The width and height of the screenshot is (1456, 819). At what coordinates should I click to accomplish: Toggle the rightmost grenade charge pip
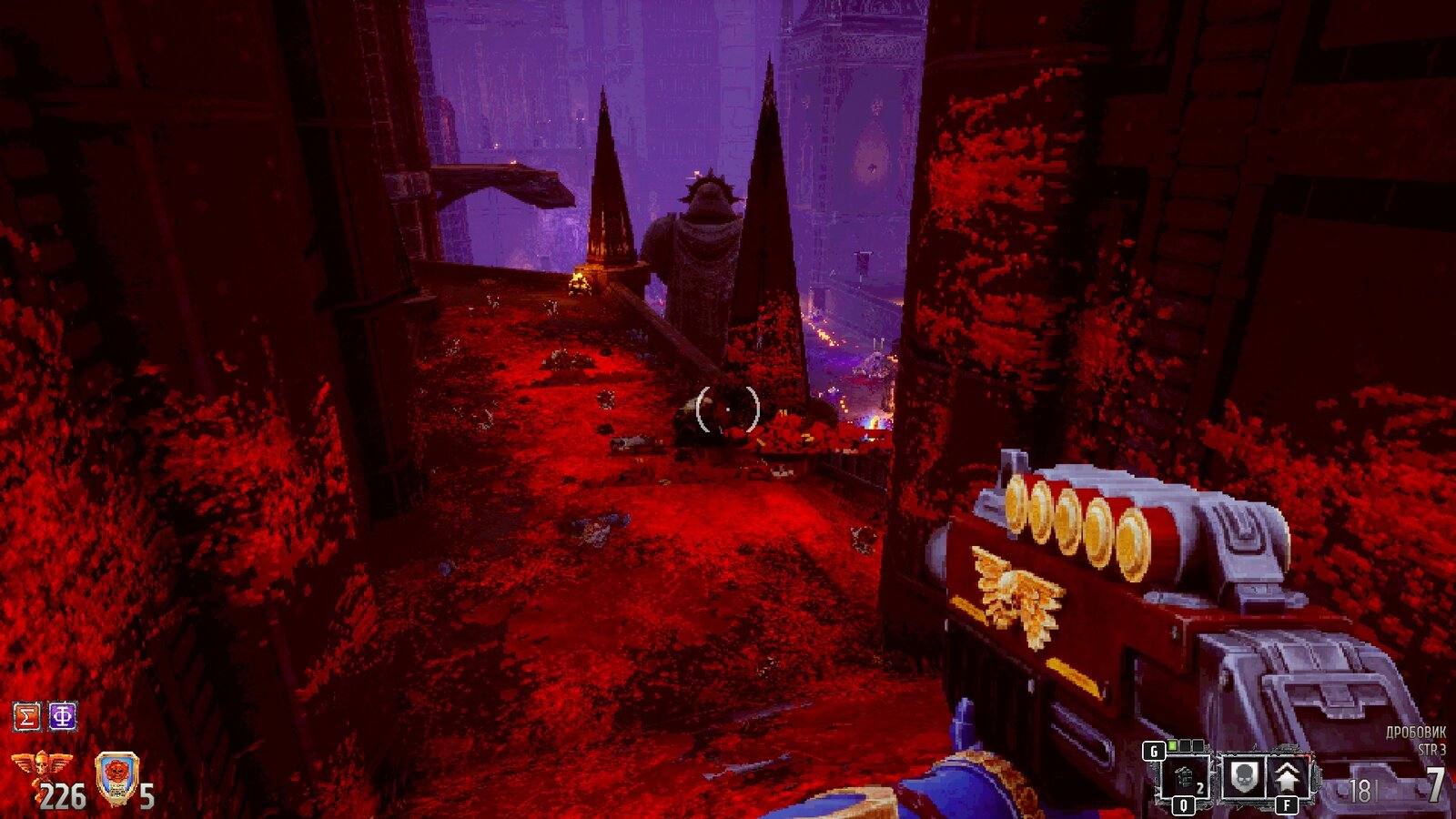pos(1197,744)
